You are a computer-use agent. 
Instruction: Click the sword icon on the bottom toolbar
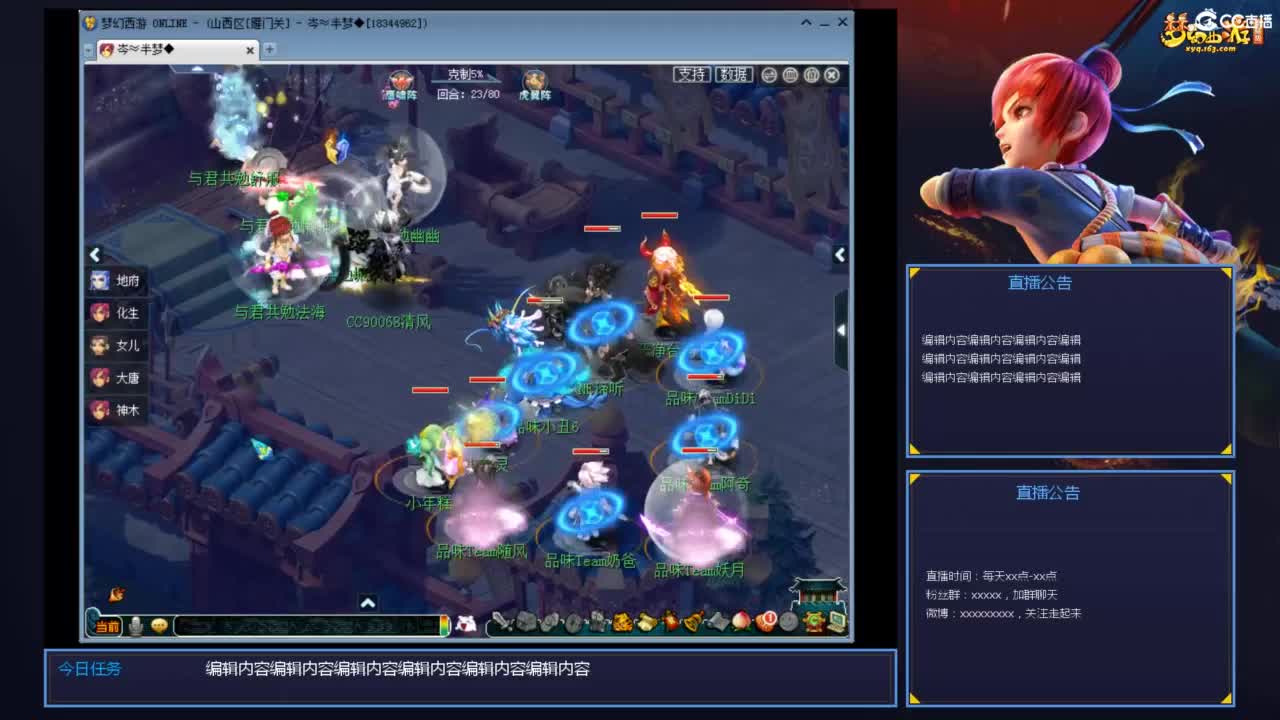pyautogui.click(x=504, y=622)
